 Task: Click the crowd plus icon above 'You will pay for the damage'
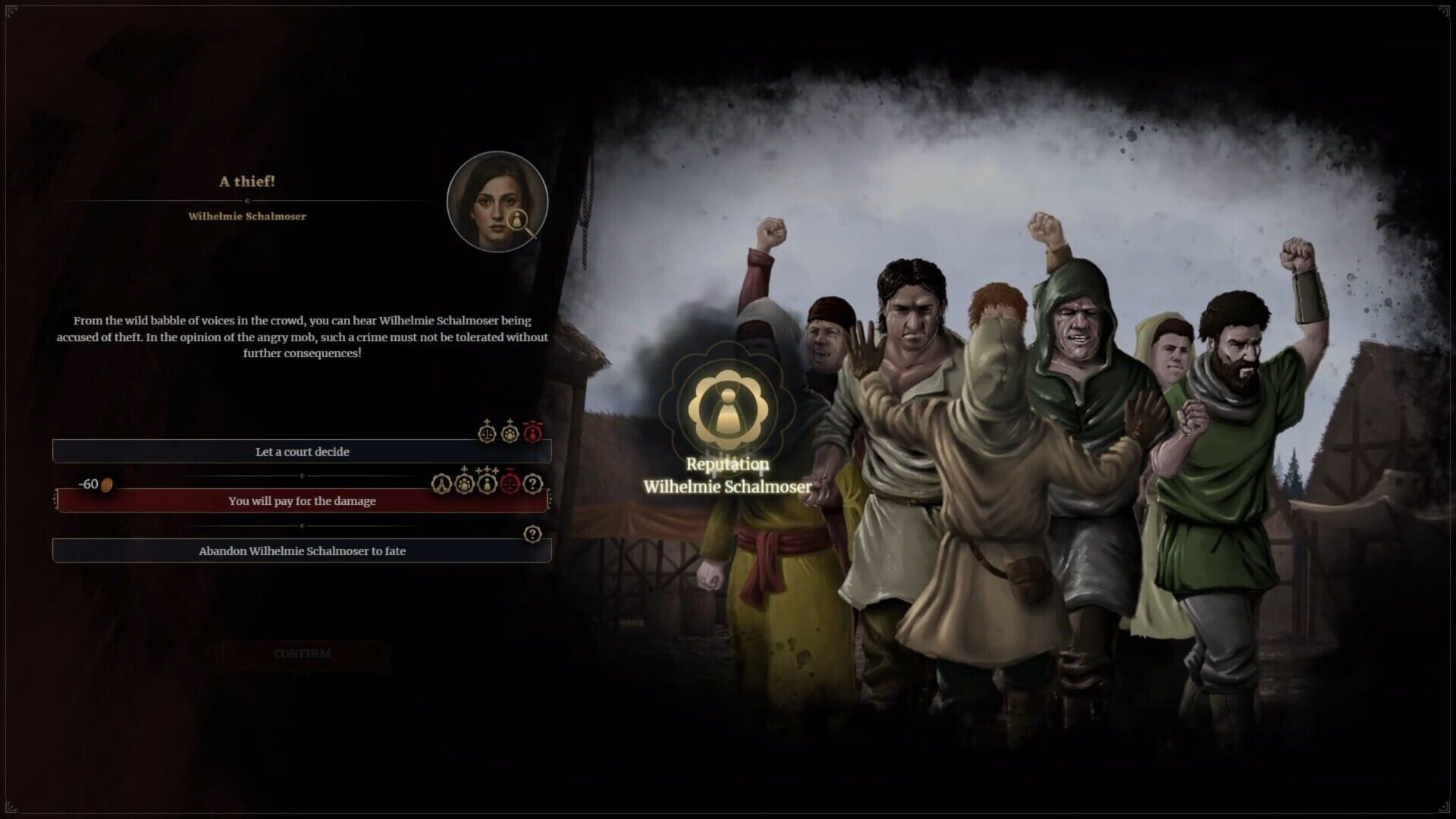click(463, 483)
